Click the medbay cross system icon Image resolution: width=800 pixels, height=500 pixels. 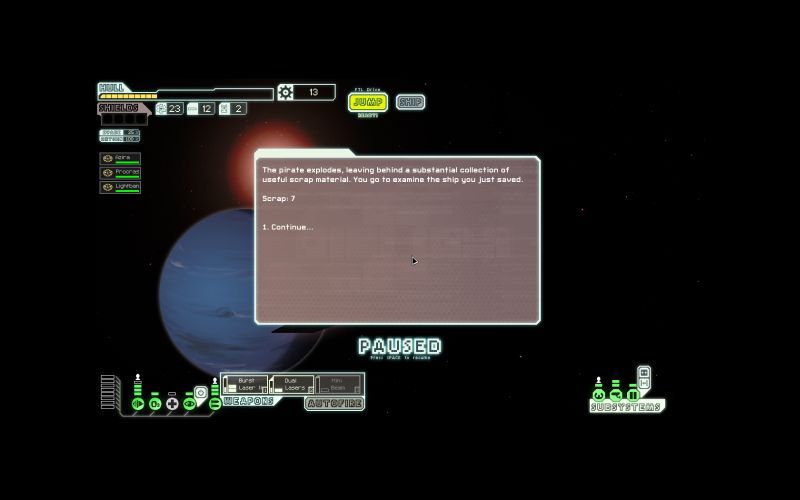[x=172, y=403]
